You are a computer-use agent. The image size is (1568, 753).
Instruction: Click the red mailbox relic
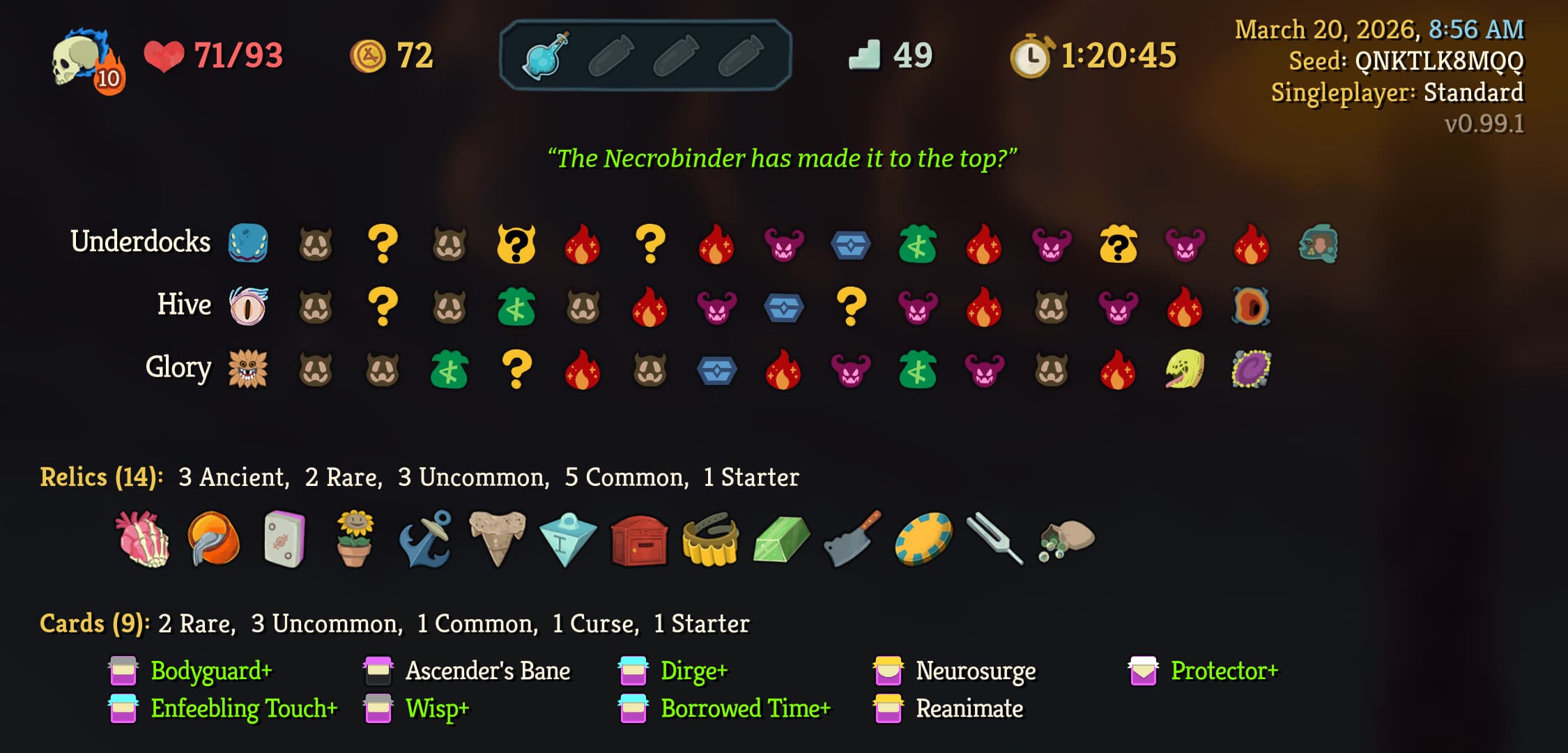tap(638, 537)
